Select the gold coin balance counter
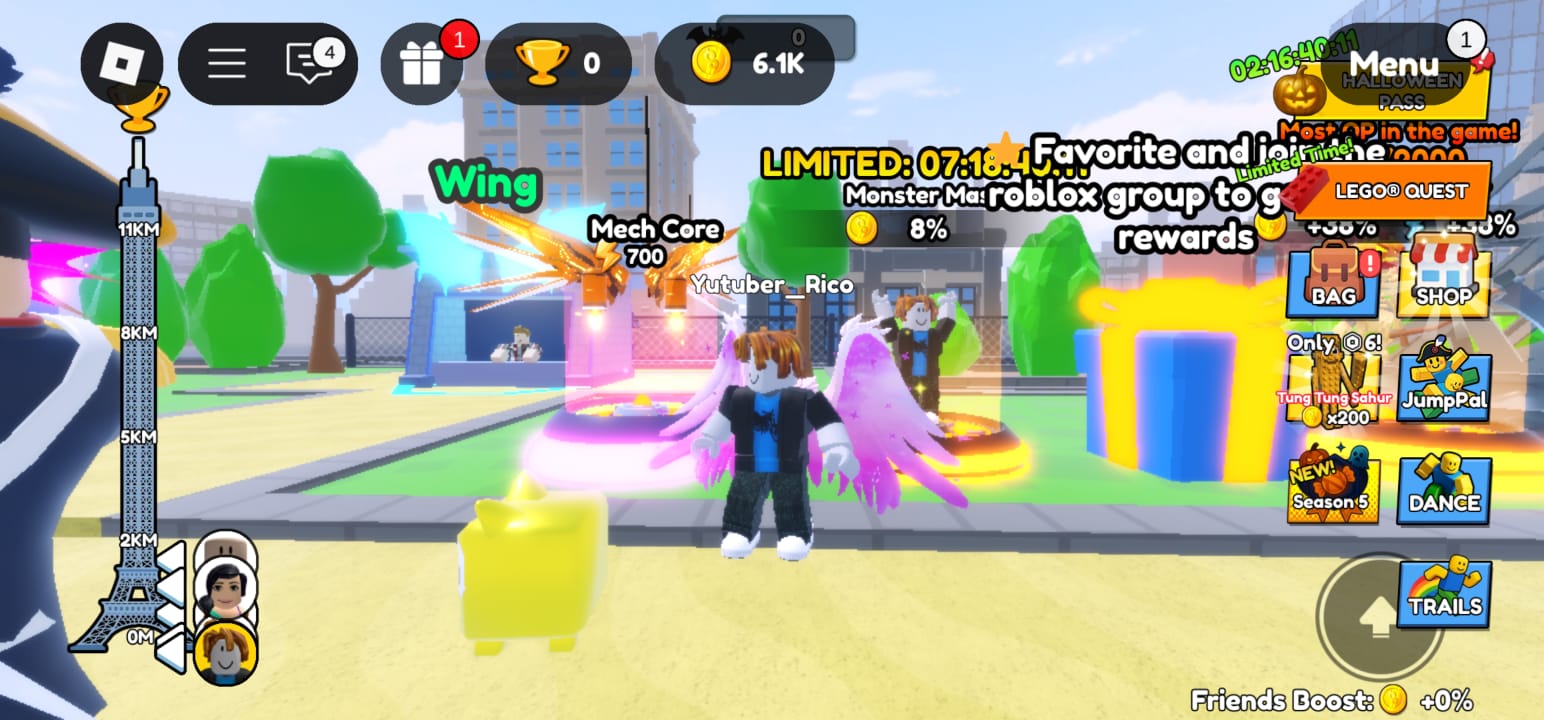The height and width of the screenshot is (720, 1544). coord(745,64)
